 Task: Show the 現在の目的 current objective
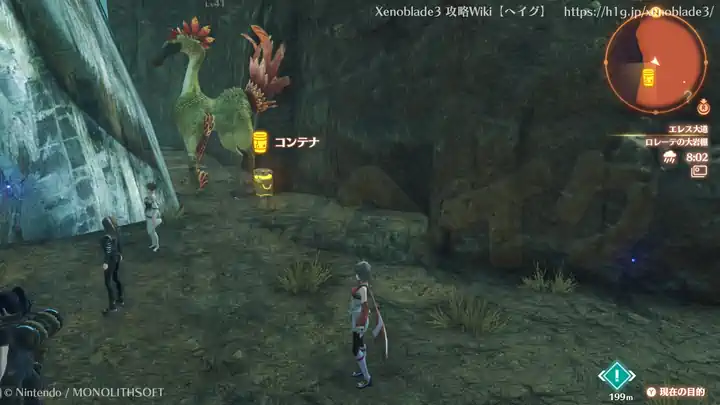click(x=675, y=392)
